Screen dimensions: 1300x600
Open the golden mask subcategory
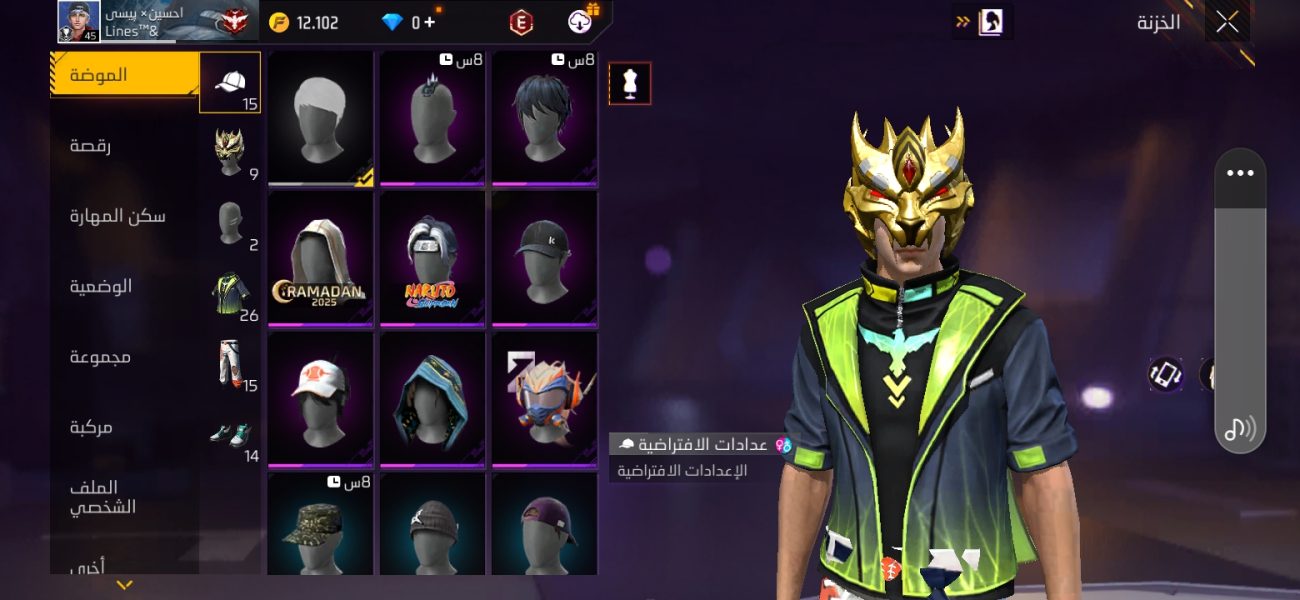tap(231, 152)
